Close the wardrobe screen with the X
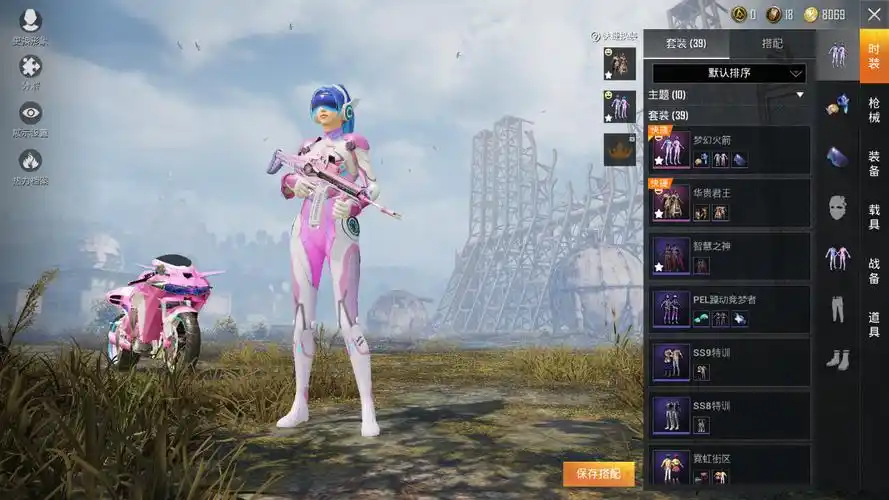Image resolution: width=889 pixels, height=500 pixels. 872,14
